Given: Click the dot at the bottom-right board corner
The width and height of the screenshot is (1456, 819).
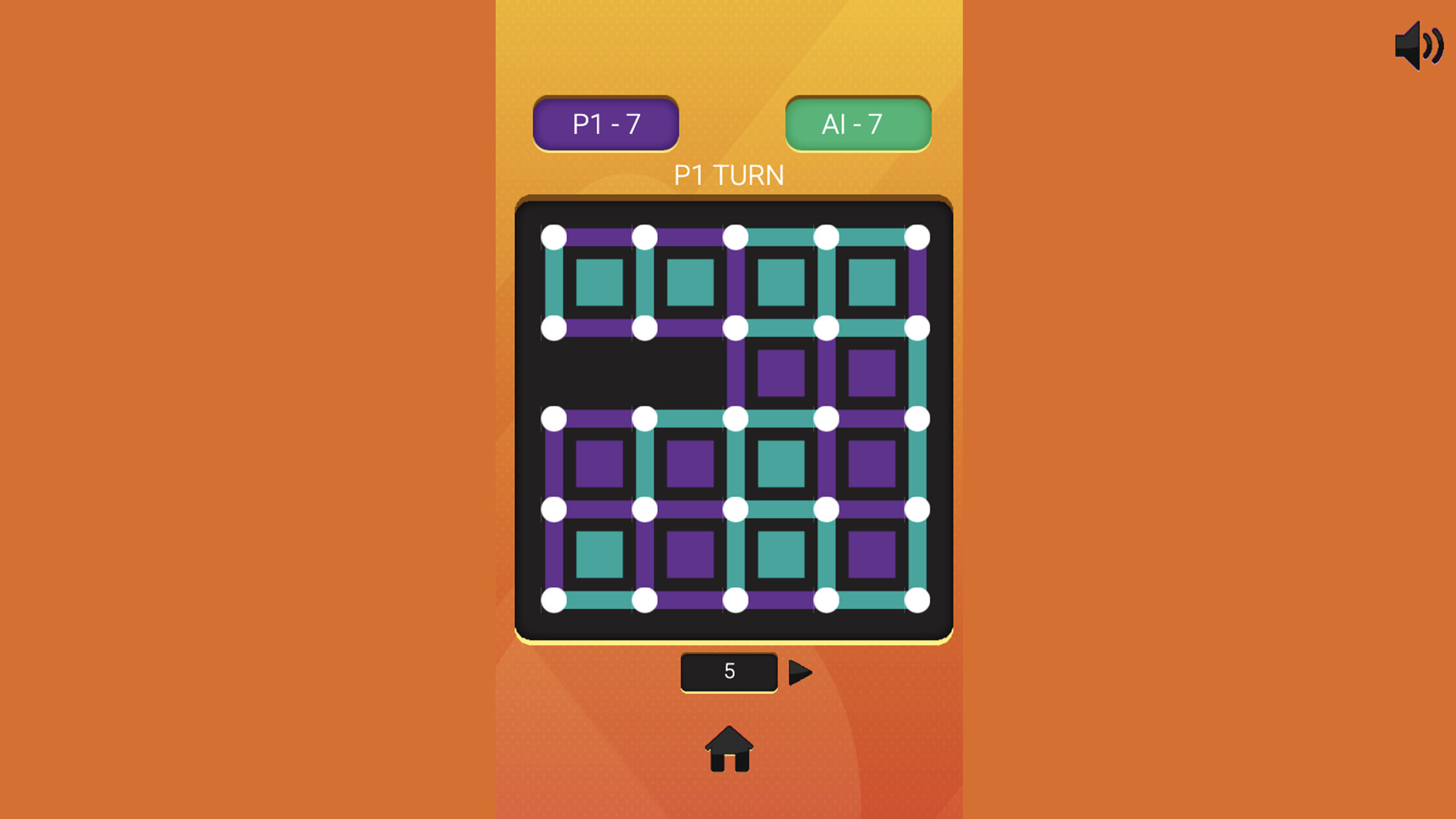Looking at the screenshot, I should [x=918, y=598].
